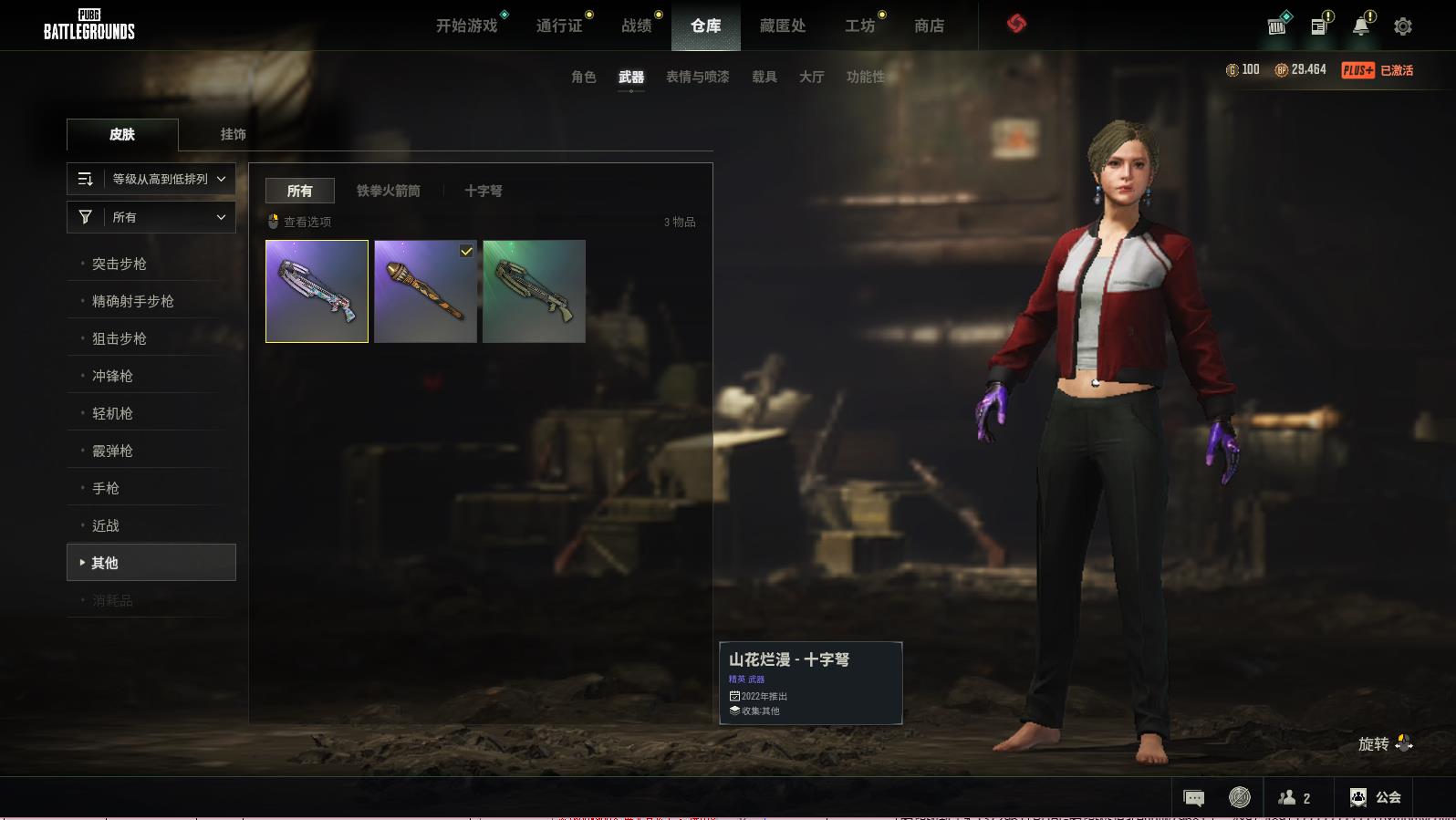This screenshot has height=820, width=1456.
Task: Open the 等级从高到低排列 sort dropdown
Action: [151, 179]
